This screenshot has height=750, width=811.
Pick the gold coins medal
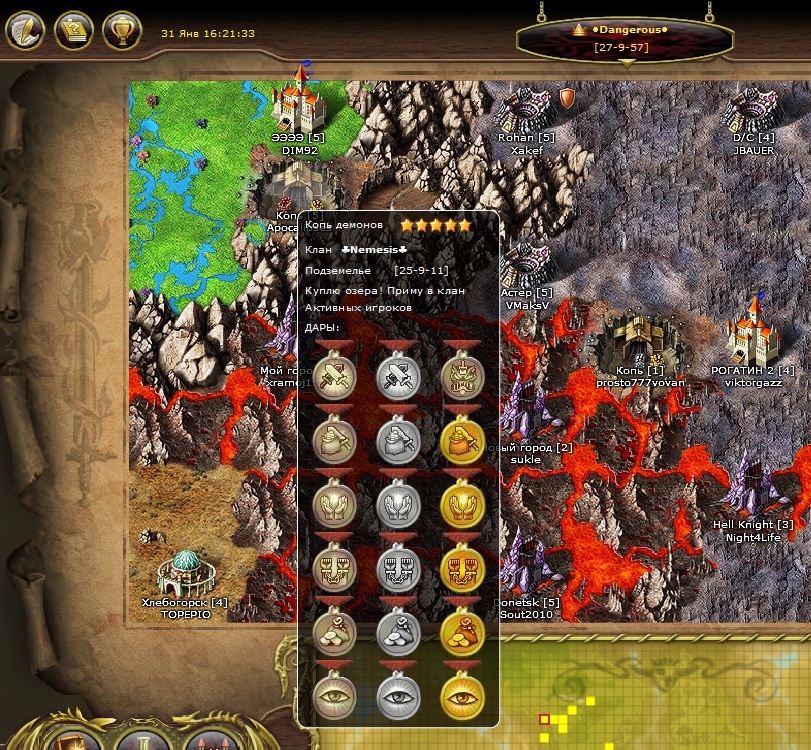(462, 632)
